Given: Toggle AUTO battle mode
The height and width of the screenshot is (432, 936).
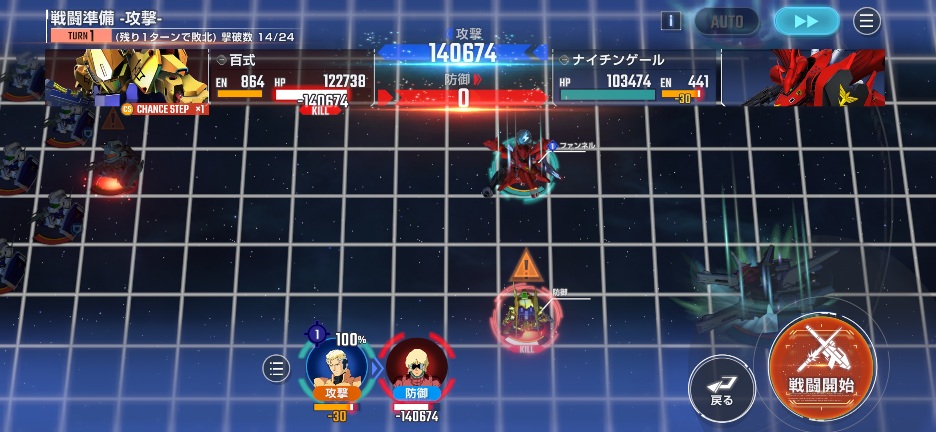Looking at the screenshot, I should pos(727,21).
